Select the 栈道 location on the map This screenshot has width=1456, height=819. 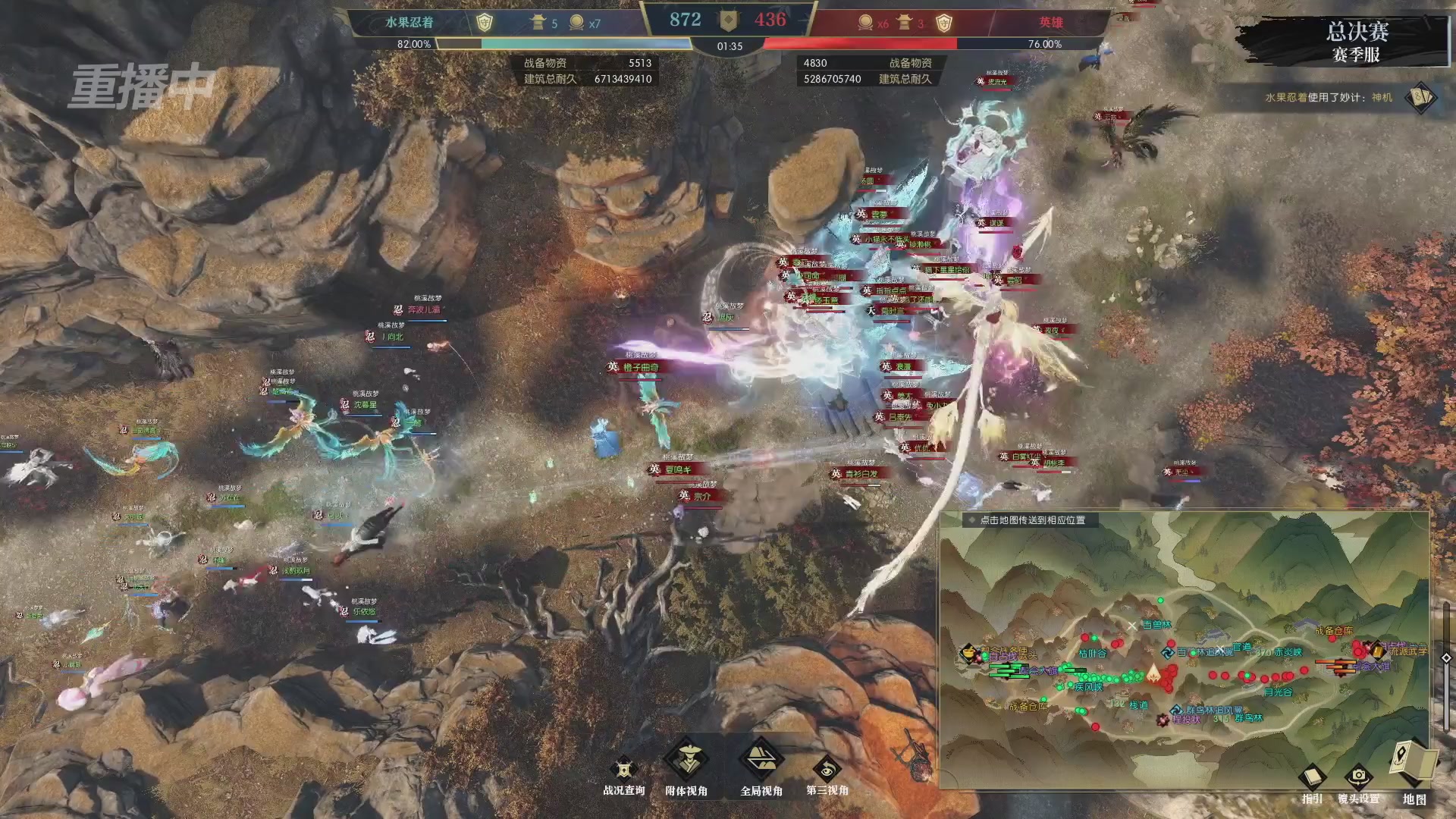(x=1139, y=705)
